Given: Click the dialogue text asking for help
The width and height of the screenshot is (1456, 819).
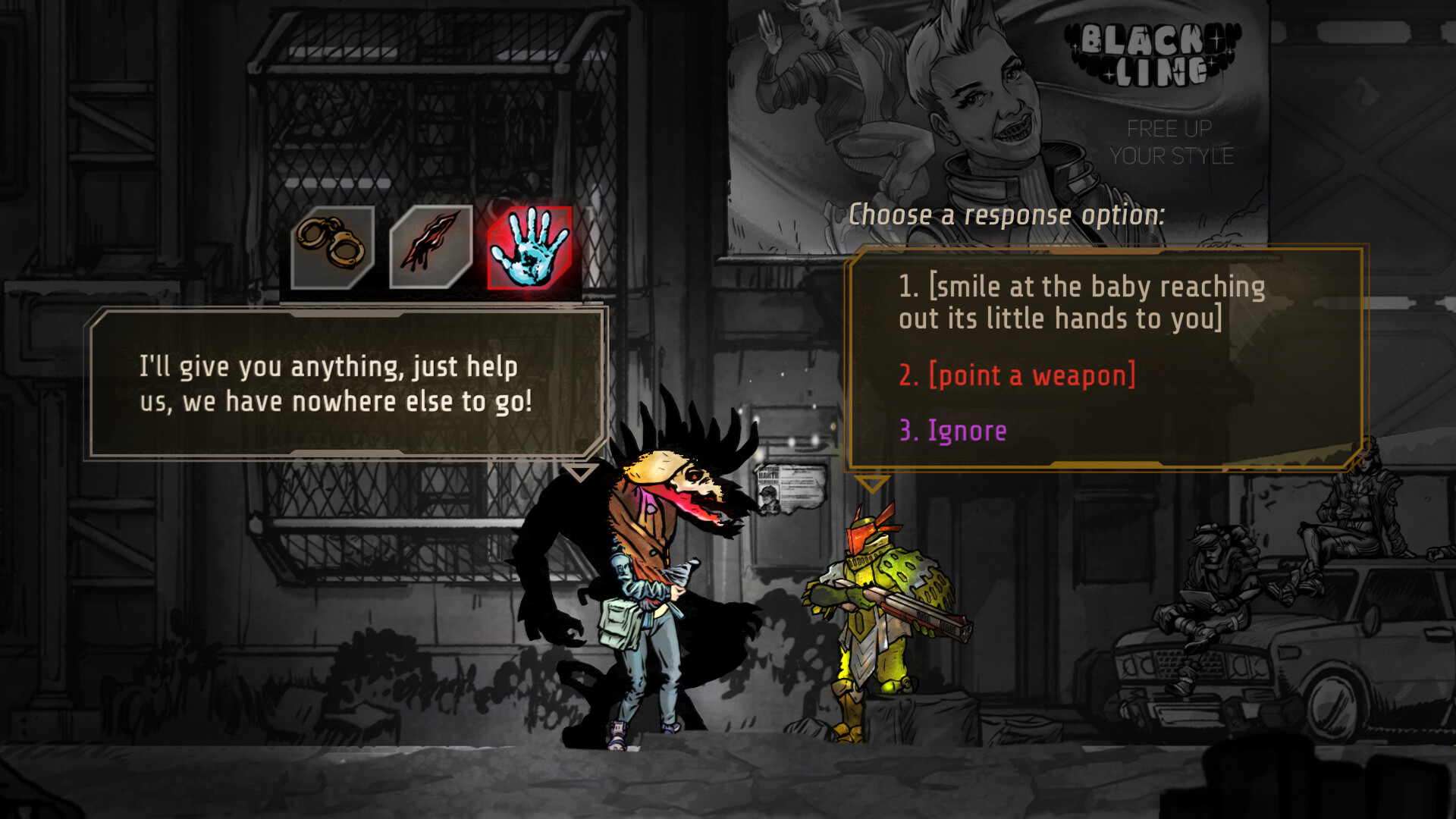Looking at the screenshot, I should pyautogui.click(x=334, y=384).
